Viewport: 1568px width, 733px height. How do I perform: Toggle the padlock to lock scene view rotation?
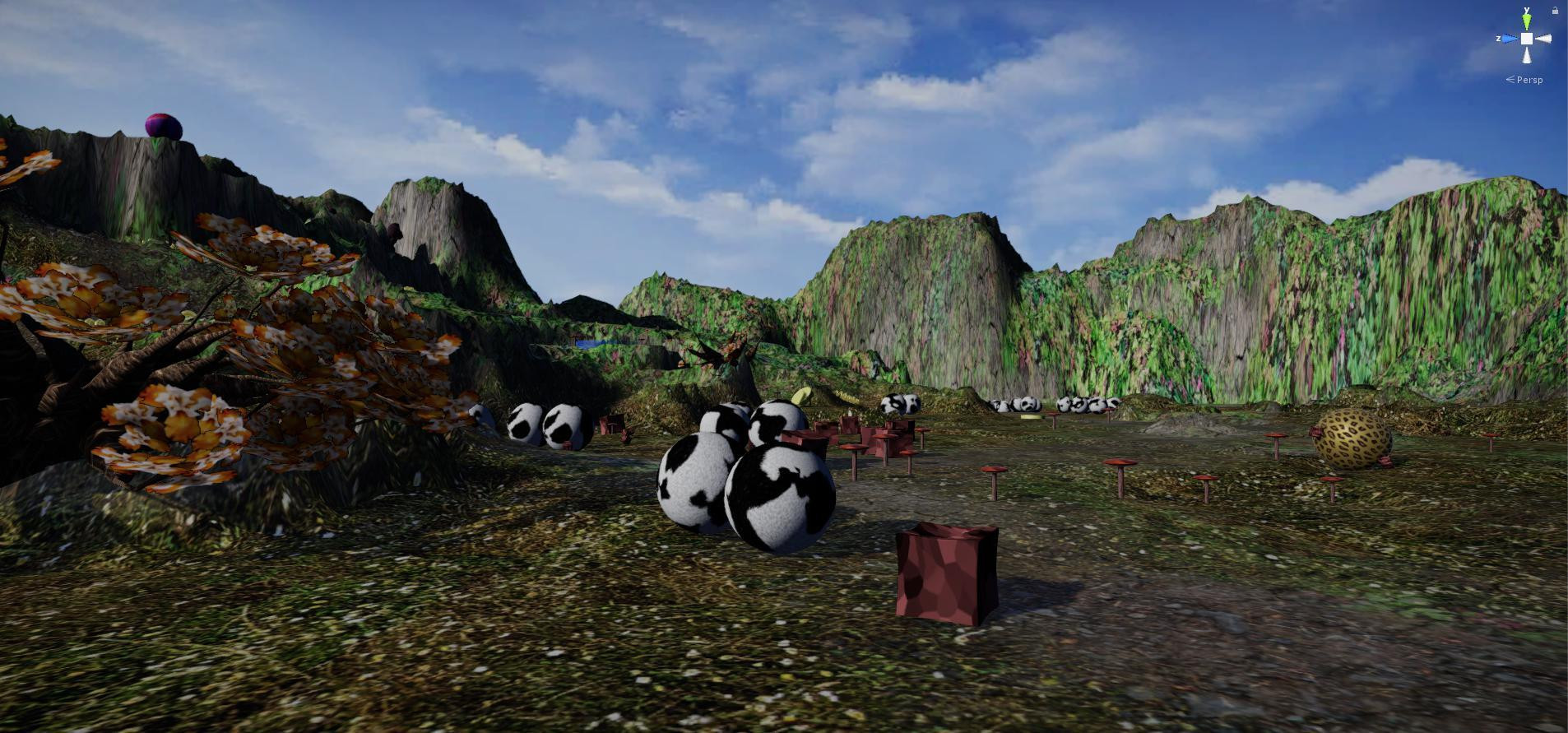pyautogui.click(x=1555, y=11)
